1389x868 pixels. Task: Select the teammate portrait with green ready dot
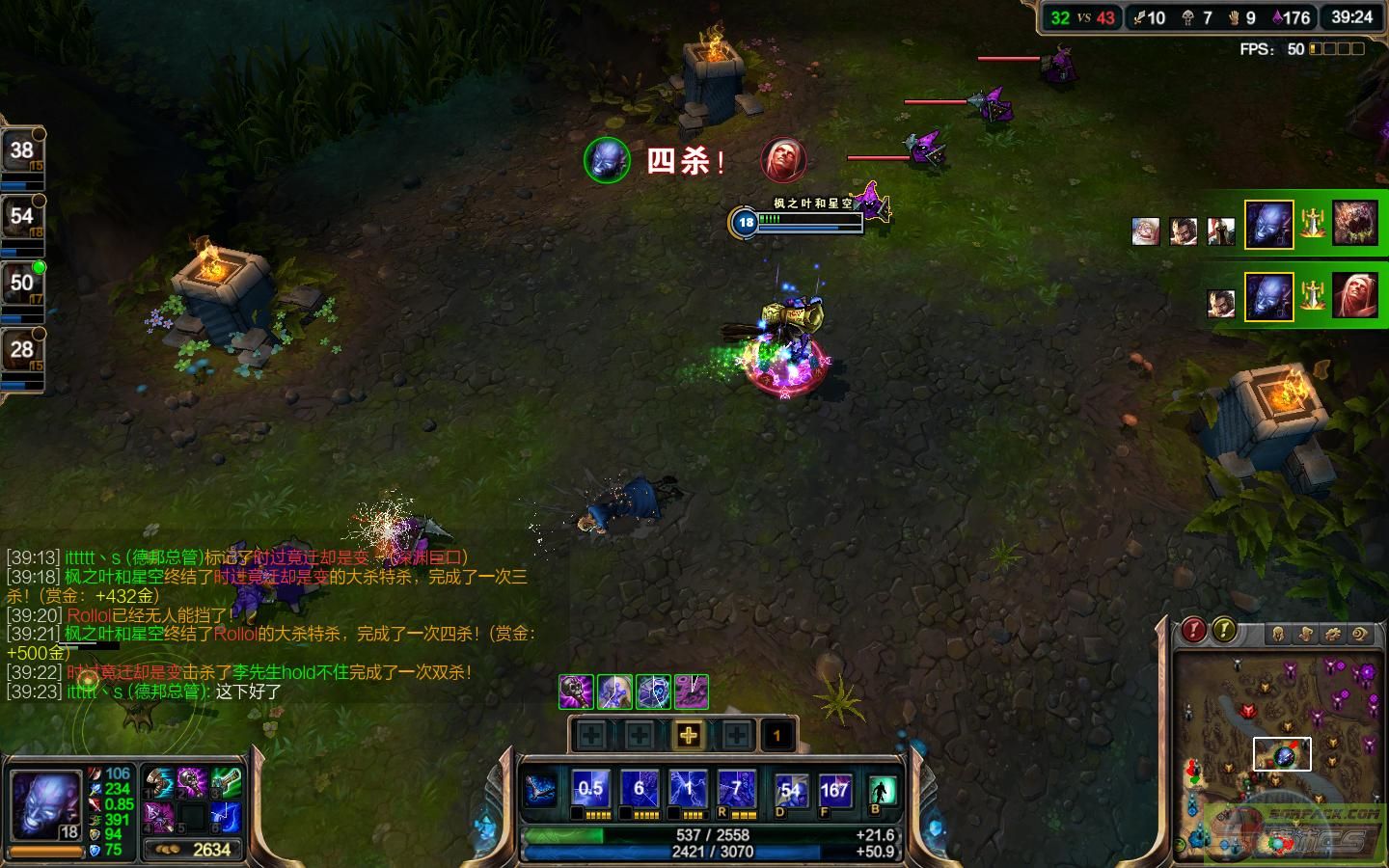(x=21, y=283)
